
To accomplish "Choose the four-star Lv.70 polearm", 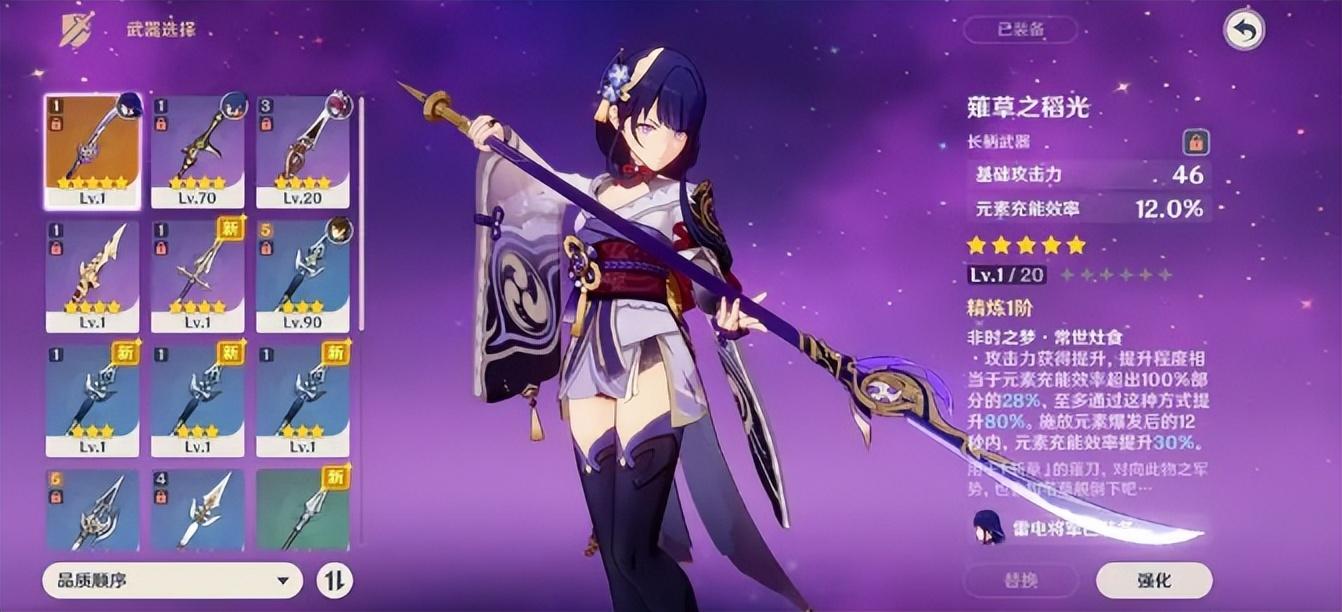I will click(198, 150).
